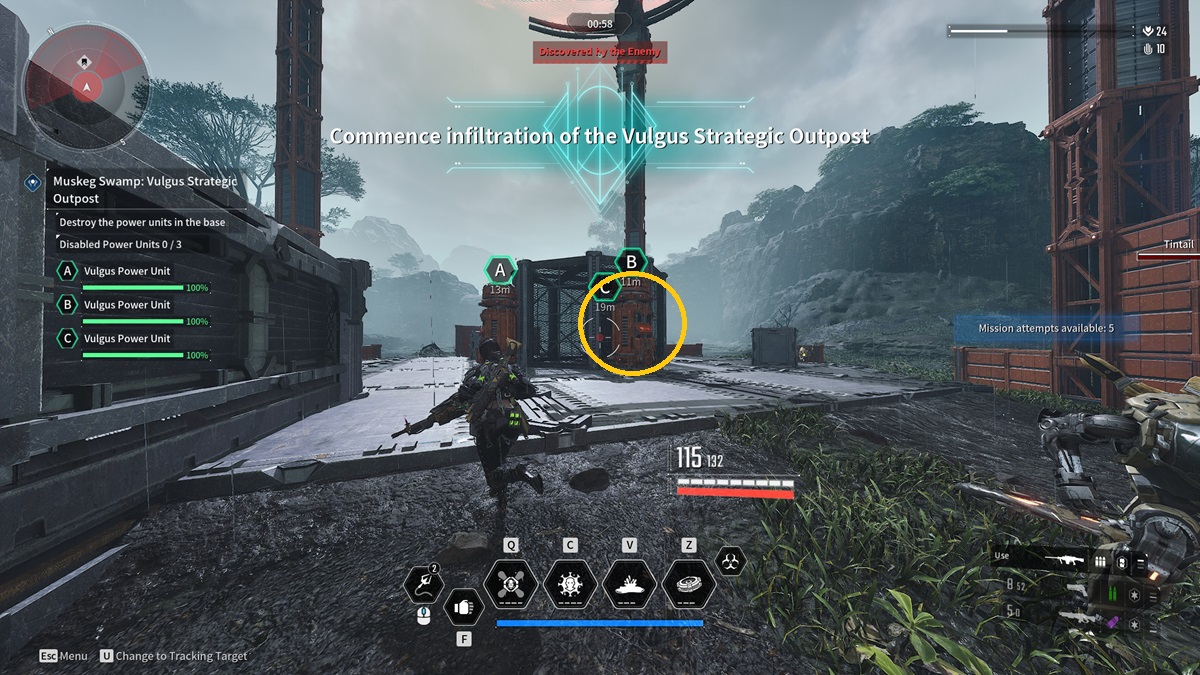Screen dimensions: 1200x675
Task: Activate the fist melee attack icon
Action: pos(463,606)
